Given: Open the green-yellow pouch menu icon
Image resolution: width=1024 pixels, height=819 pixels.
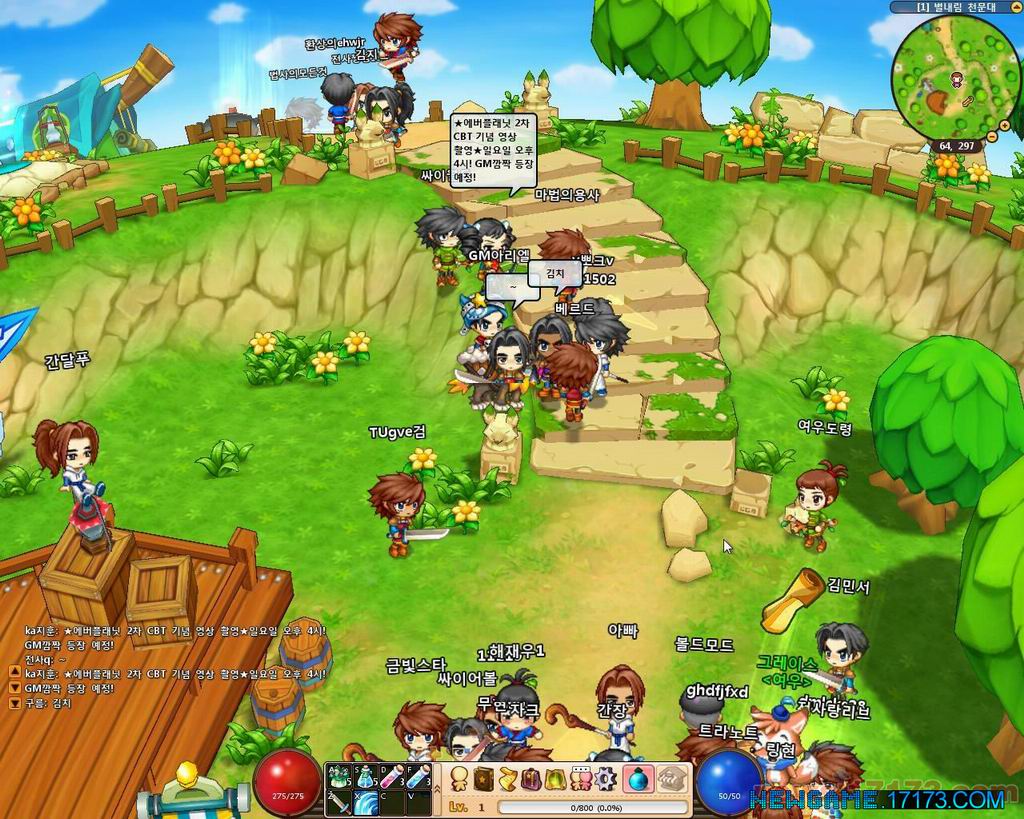Looking at the screenshot, I should coord(557,777).
